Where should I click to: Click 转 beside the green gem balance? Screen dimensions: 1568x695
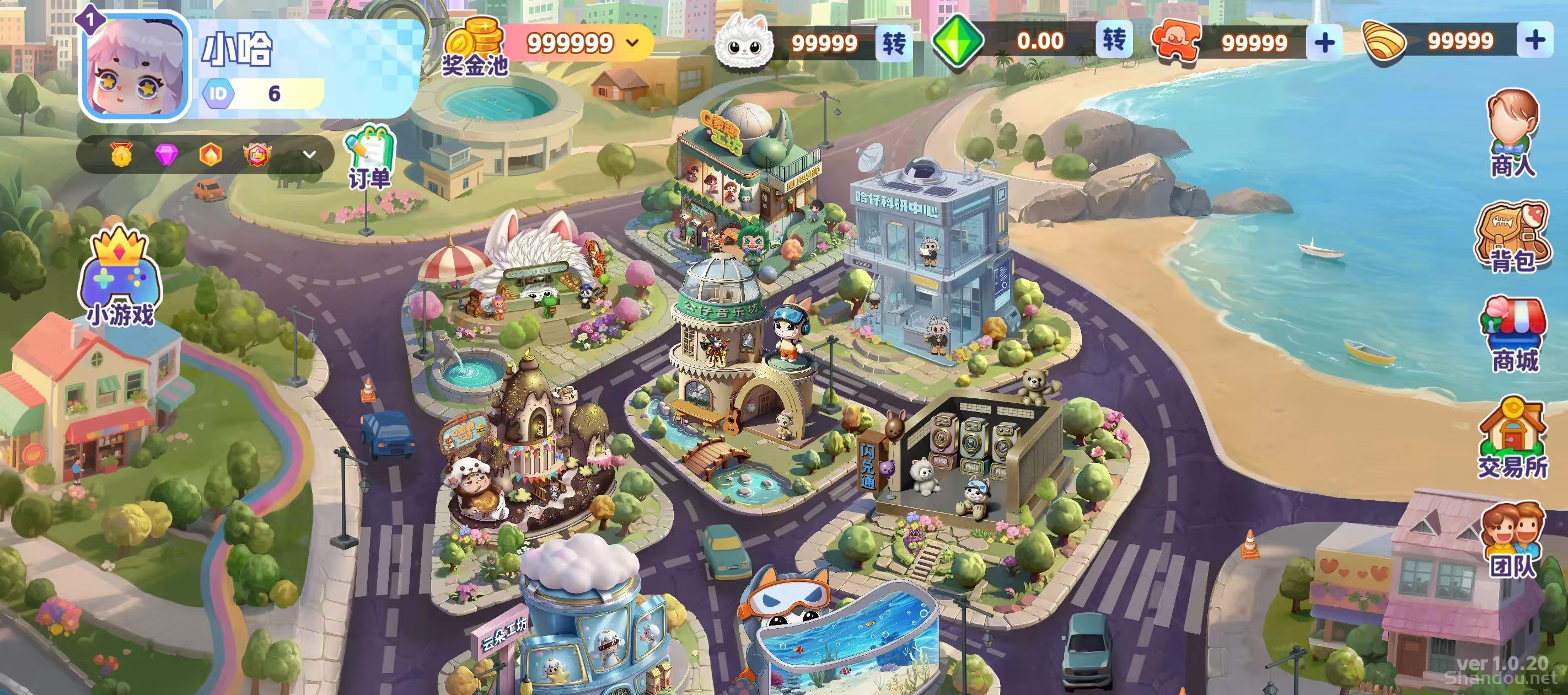click(x=1114, y=41)
